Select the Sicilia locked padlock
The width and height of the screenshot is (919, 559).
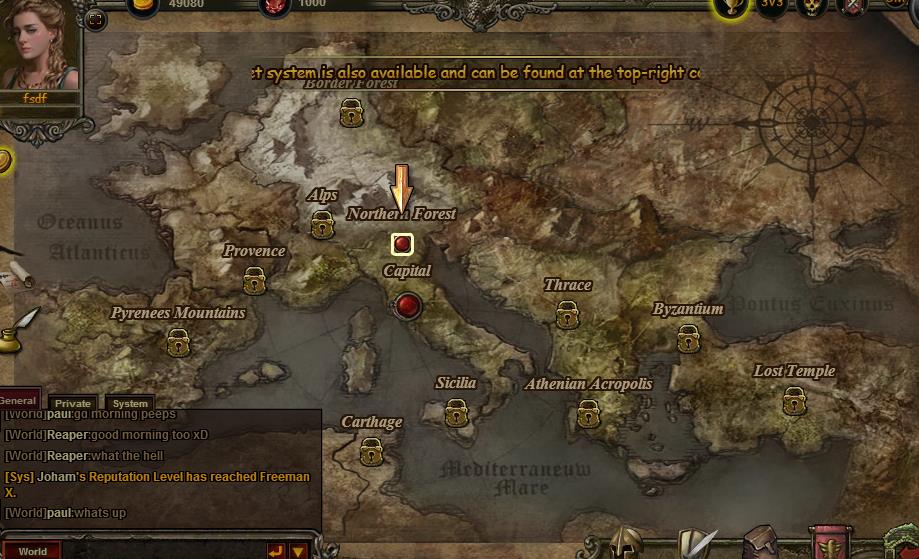coord(456,412)
